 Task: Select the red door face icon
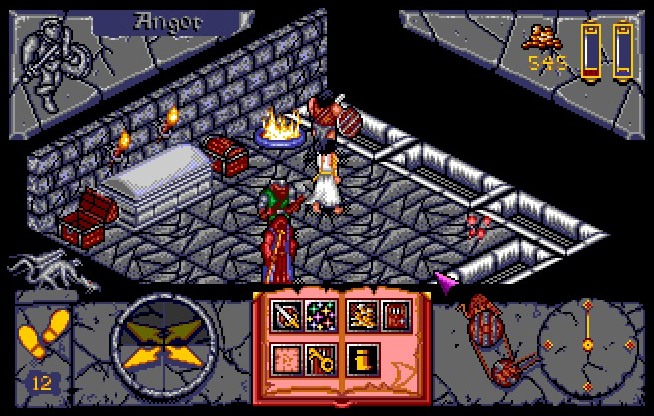(394, 318)
